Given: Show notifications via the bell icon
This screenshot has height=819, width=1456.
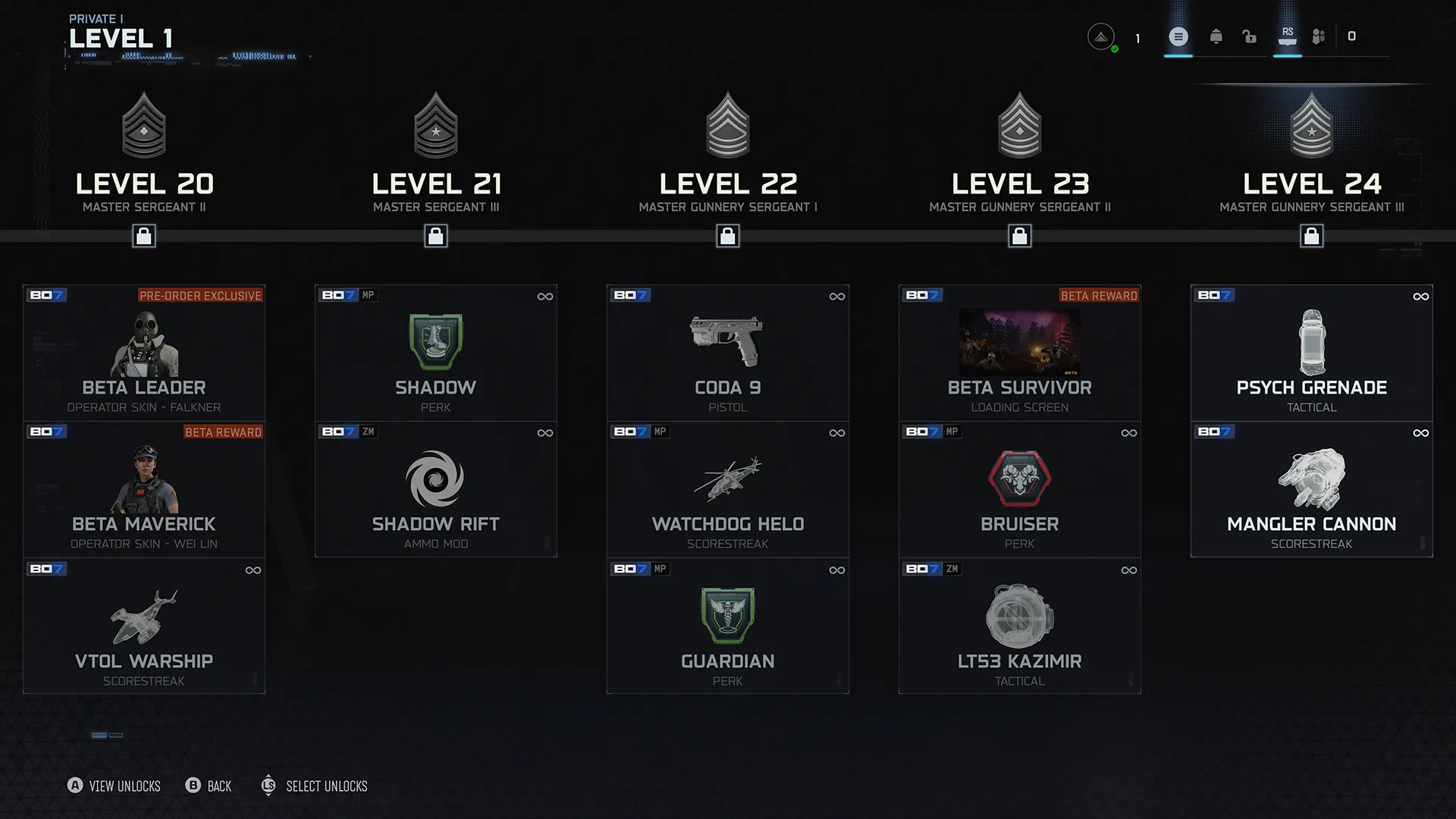Looking at the screenshot, I should (1216, 36).
